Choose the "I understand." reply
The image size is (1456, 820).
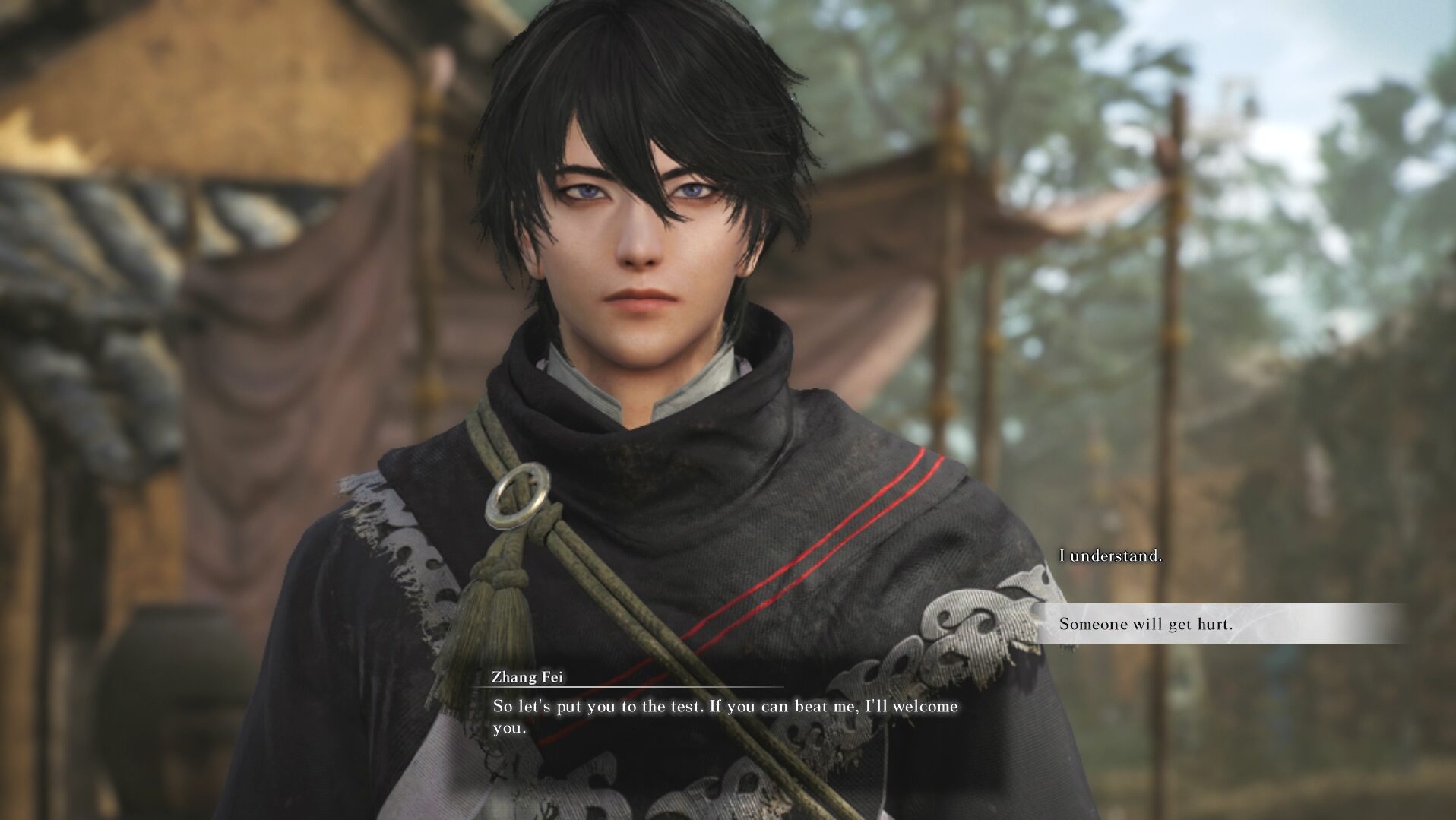(x=1110, y=556)
